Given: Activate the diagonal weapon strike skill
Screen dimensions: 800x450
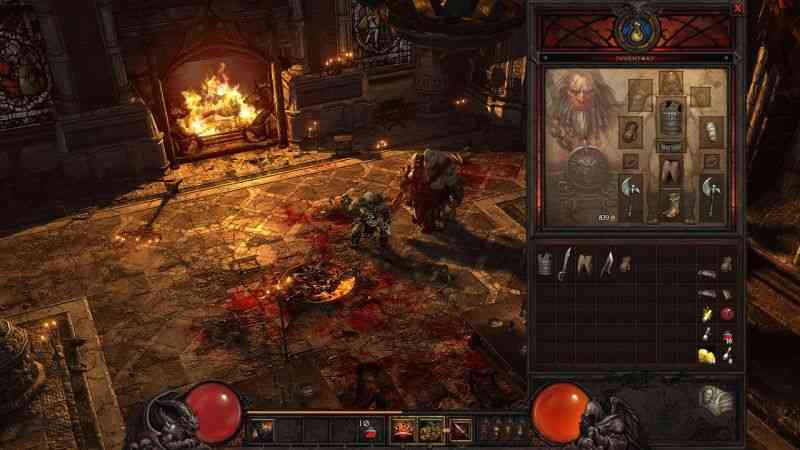Looking at the screenshot, I should [461, 430].
